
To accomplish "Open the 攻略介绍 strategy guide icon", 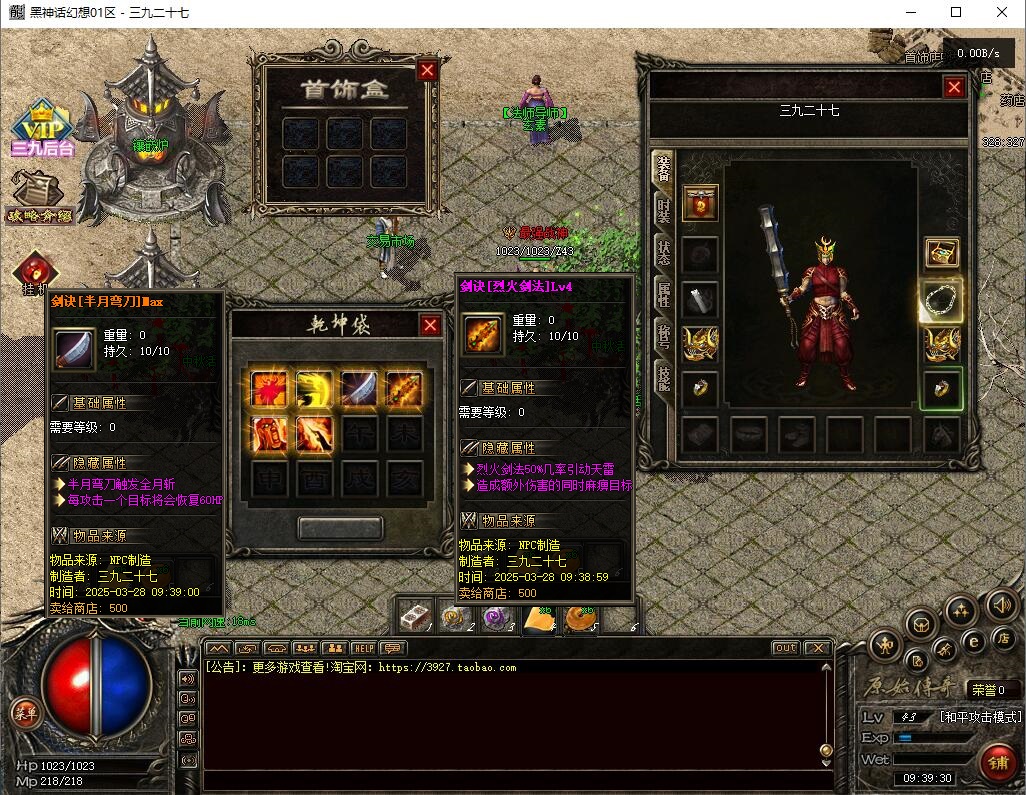I will coord(40,197).
